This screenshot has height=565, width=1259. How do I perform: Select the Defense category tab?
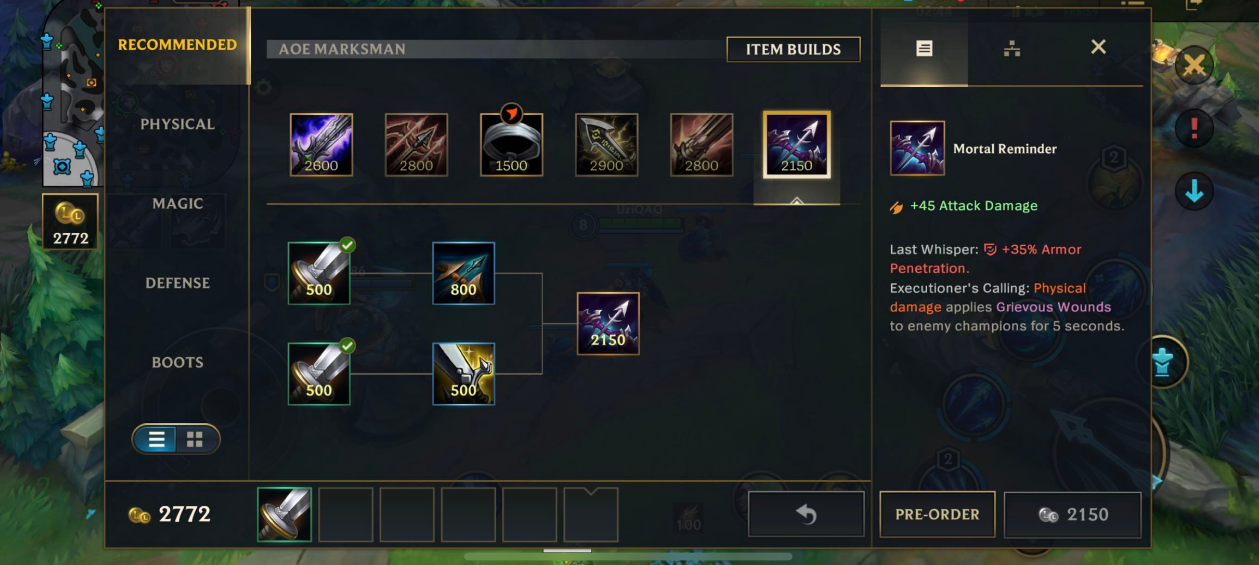[177, 283]
